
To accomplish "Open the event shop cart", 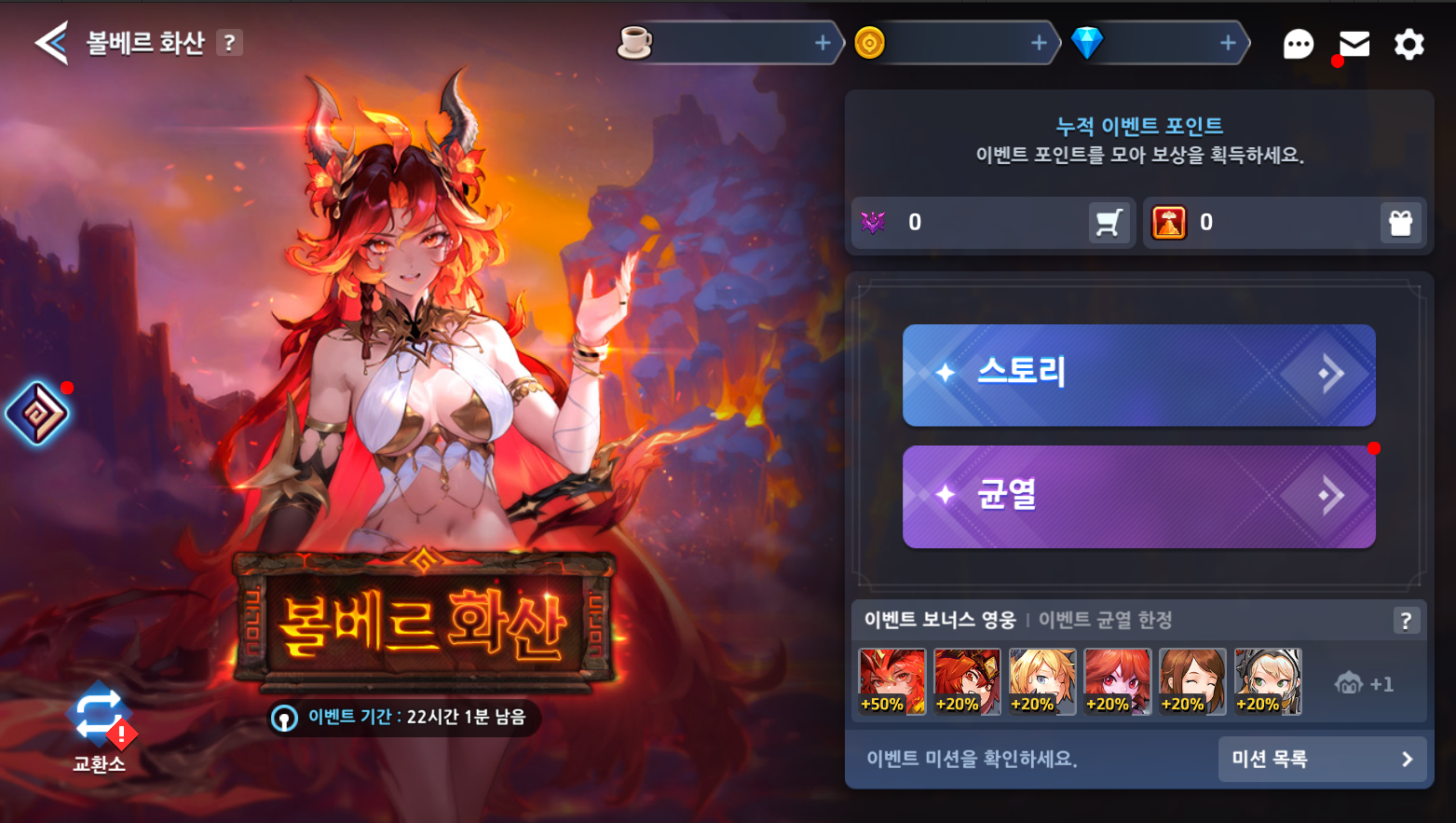I will pyautogui.click(x=1109, y=223).
